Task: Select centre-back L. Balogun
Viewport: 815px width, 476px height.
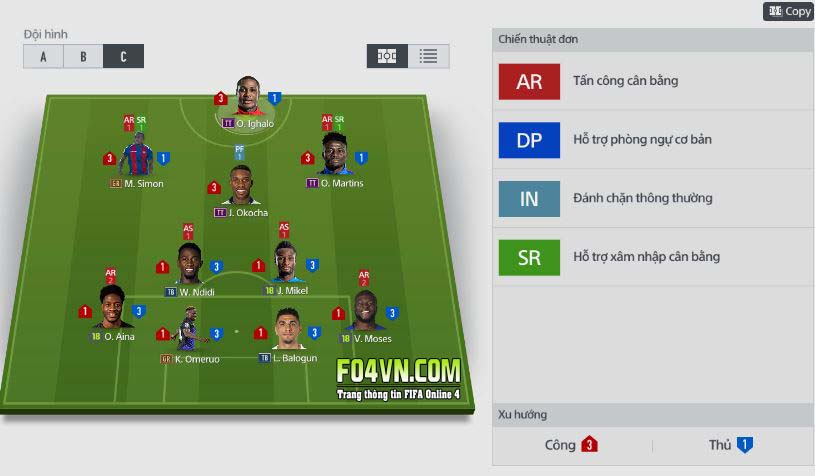Action: point(288,331)
